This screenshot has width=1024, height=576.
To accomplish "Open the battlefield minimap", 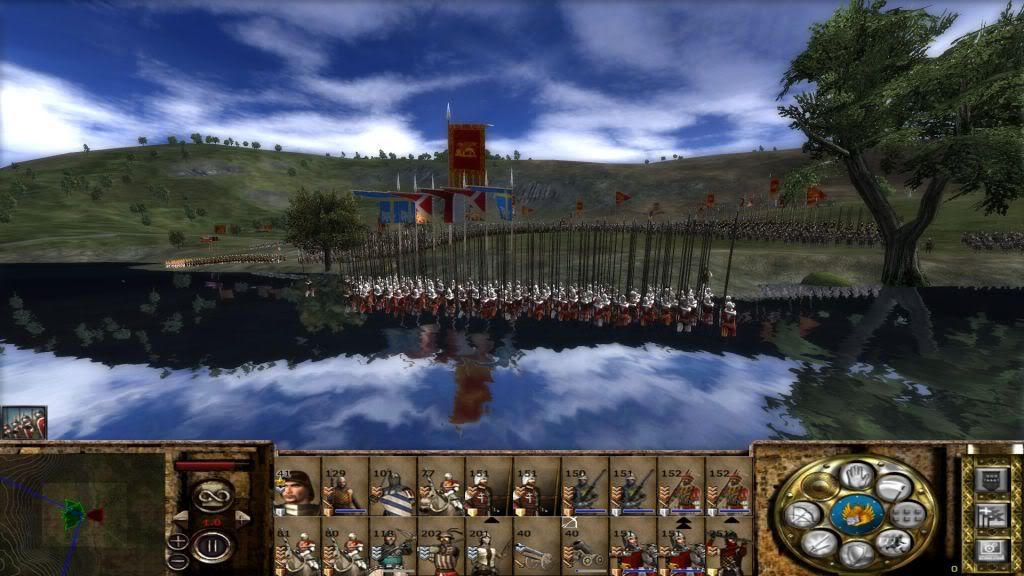I will click(x=82, y=514).
